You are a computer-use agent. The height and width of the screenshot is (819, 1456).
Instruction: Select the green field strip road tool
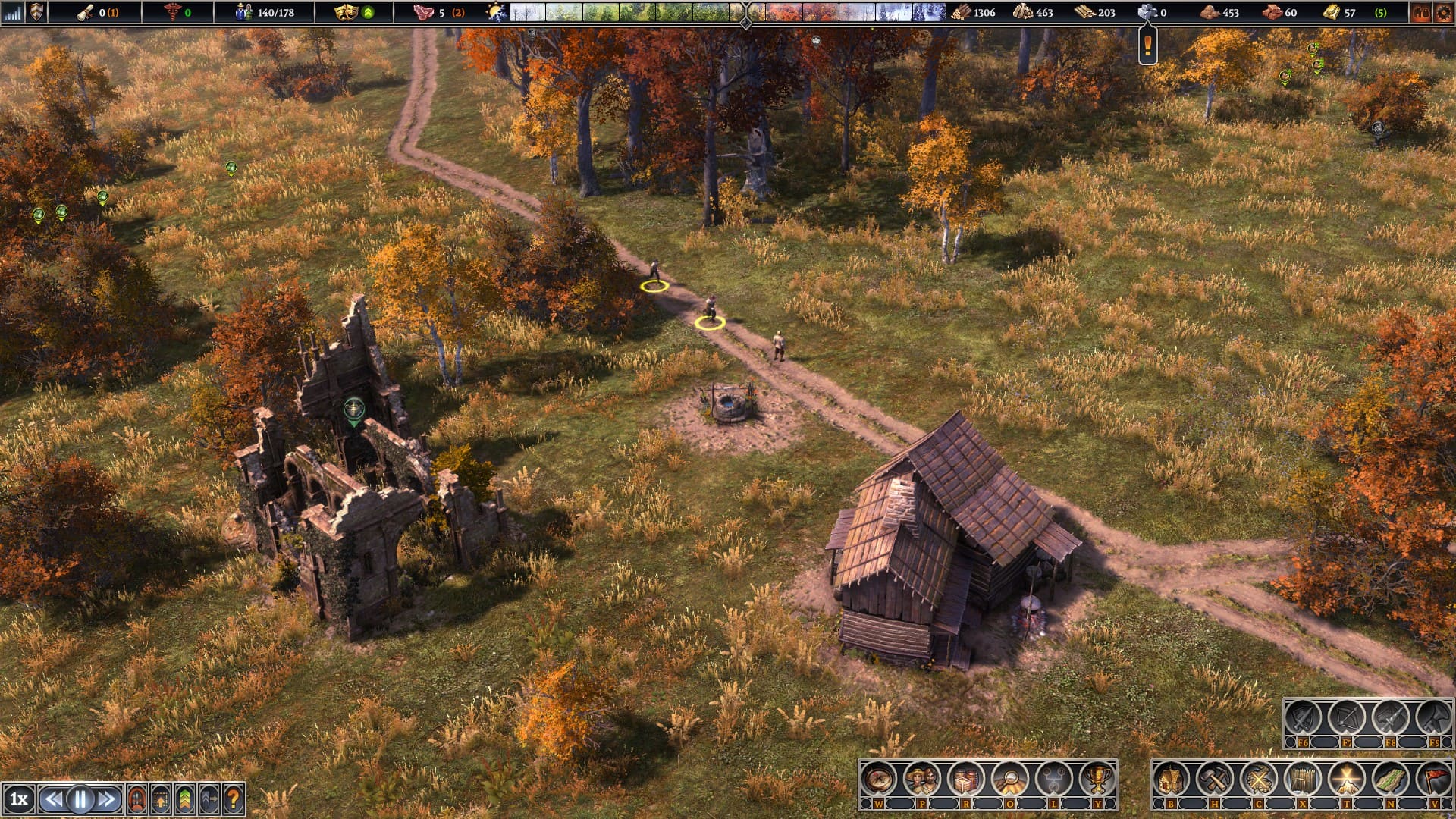tap(1391, 778)
